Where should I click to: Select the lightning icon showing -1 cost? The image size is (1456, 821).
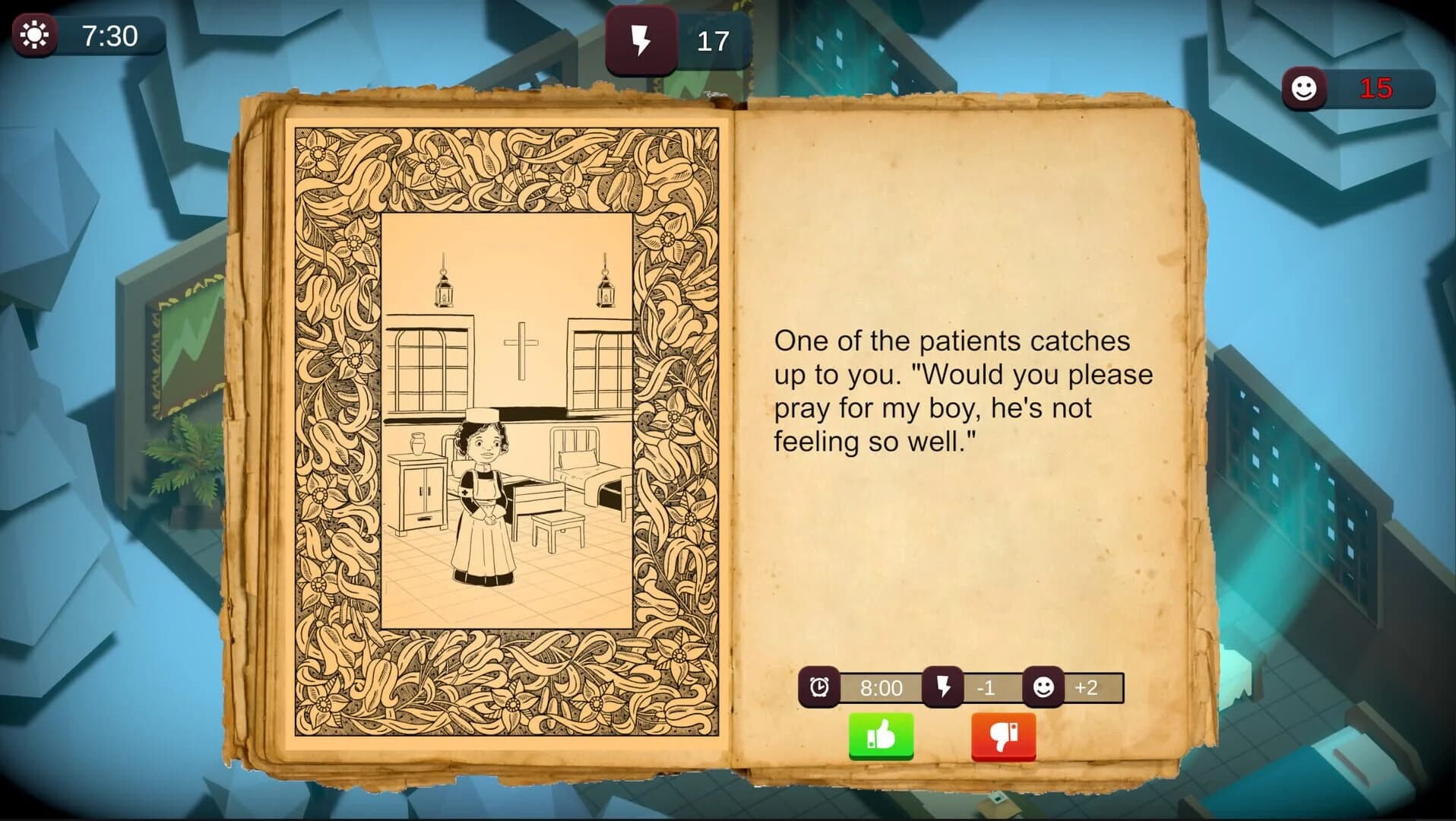[x=942, y=688]
